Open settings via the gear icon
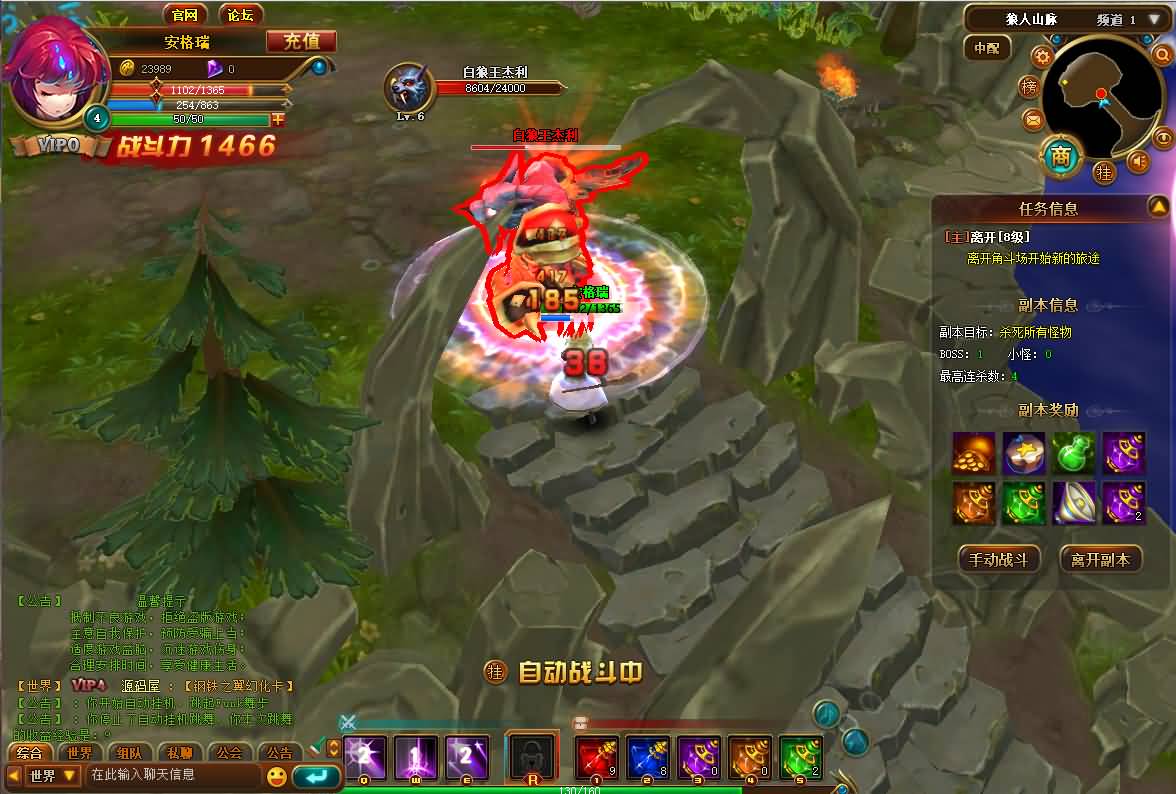The width and height of the screenshot is (1176, 794). [1041, 56]
